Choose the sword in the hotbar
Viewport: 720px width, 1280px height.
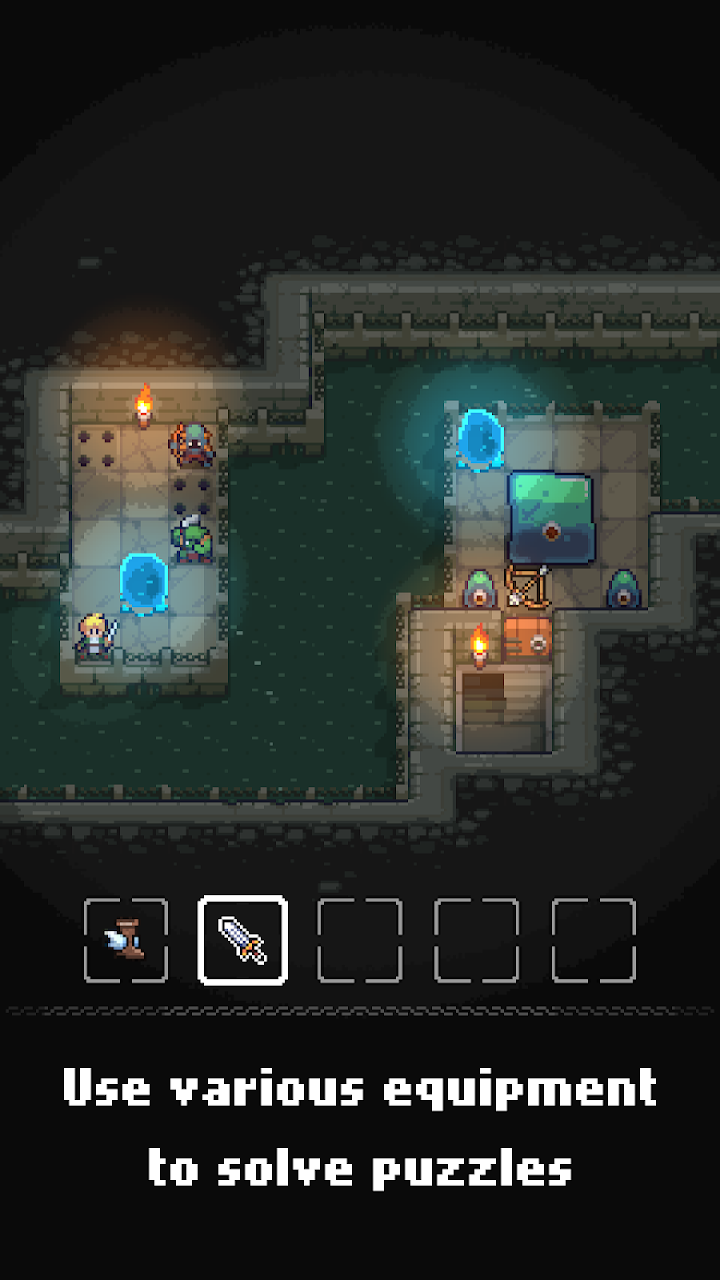coord(243,940)
